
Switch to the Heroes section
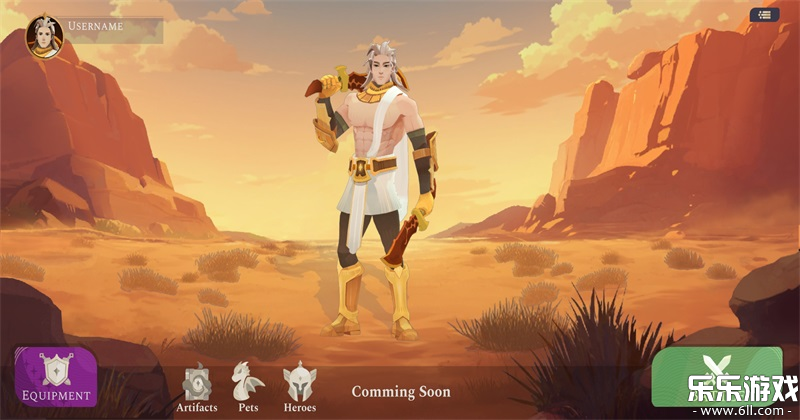(x=299, y=386)
